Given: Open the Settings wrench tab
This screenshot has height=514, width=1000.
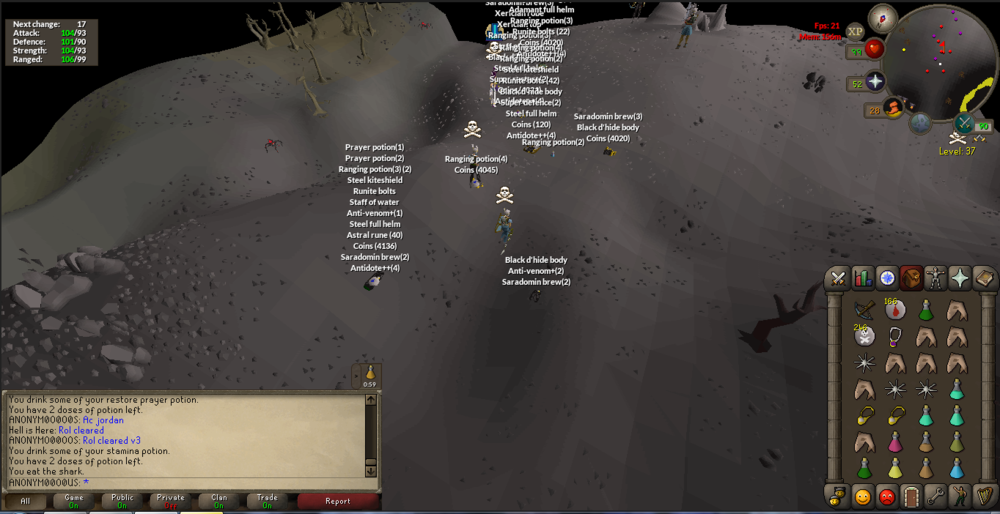Looking at the screenshot, I should (x=936, y=496).
